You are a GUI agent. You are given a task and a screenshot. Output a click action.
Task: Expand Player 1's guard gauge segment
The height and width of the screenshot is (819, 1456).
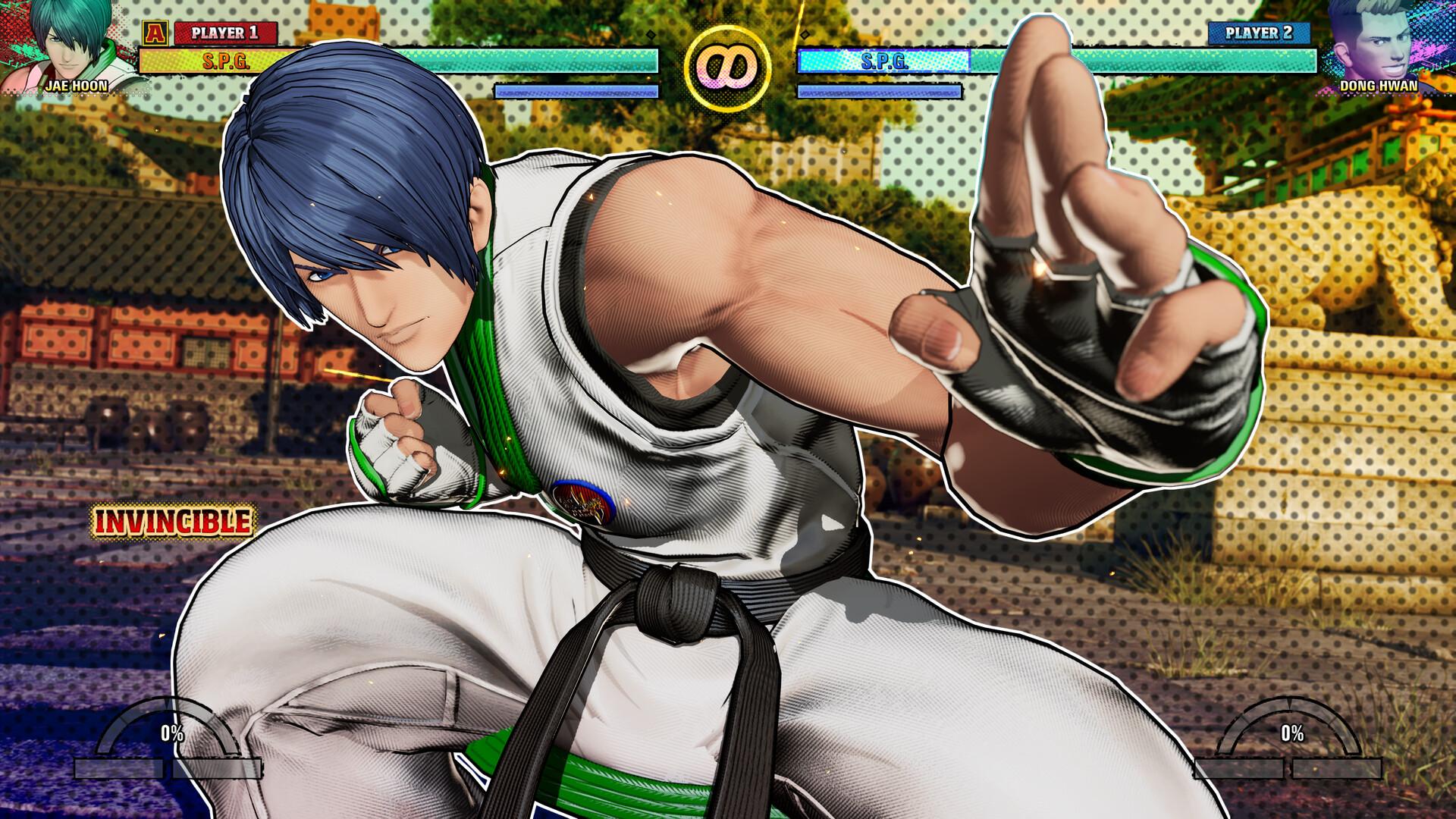tap(576, 91)
